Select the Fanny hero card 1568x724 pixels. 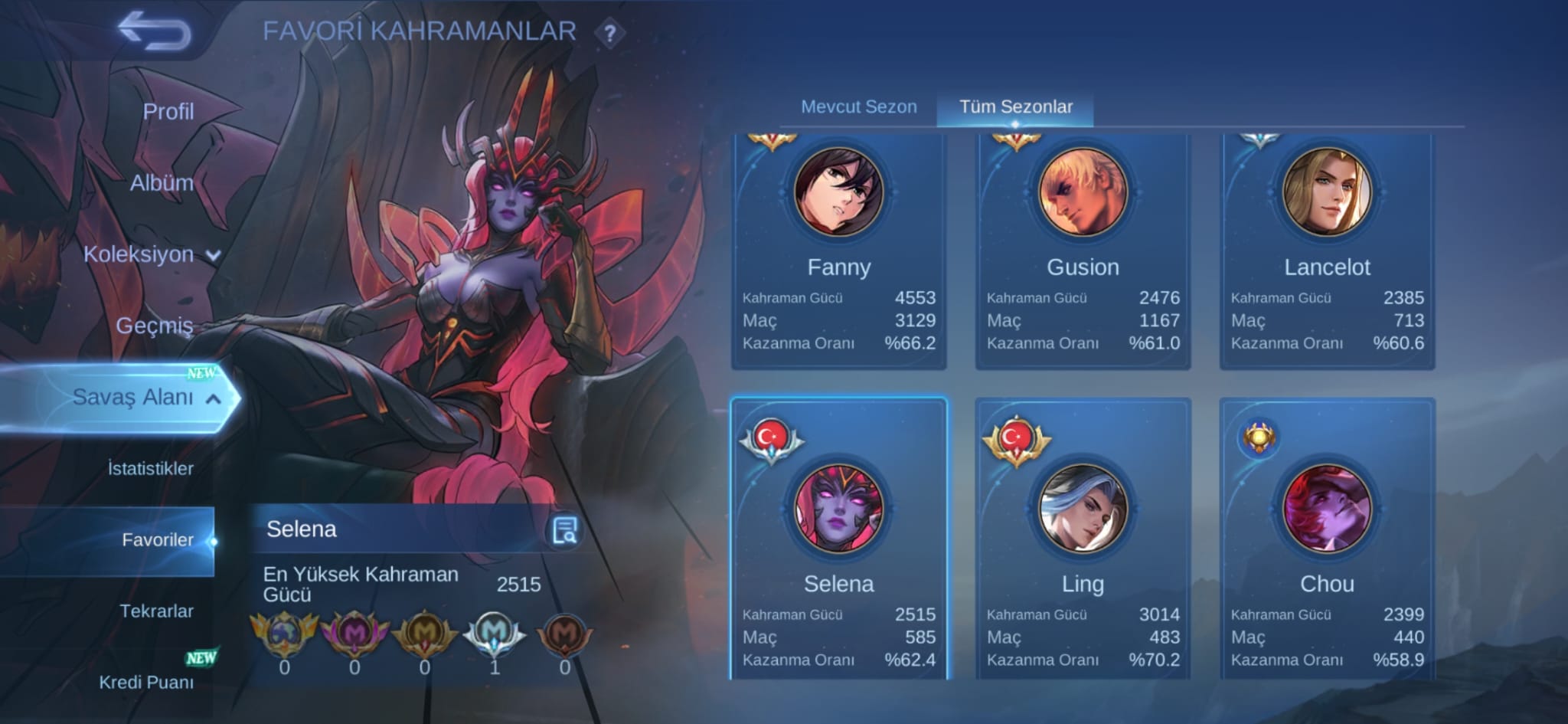coord(839,253)
